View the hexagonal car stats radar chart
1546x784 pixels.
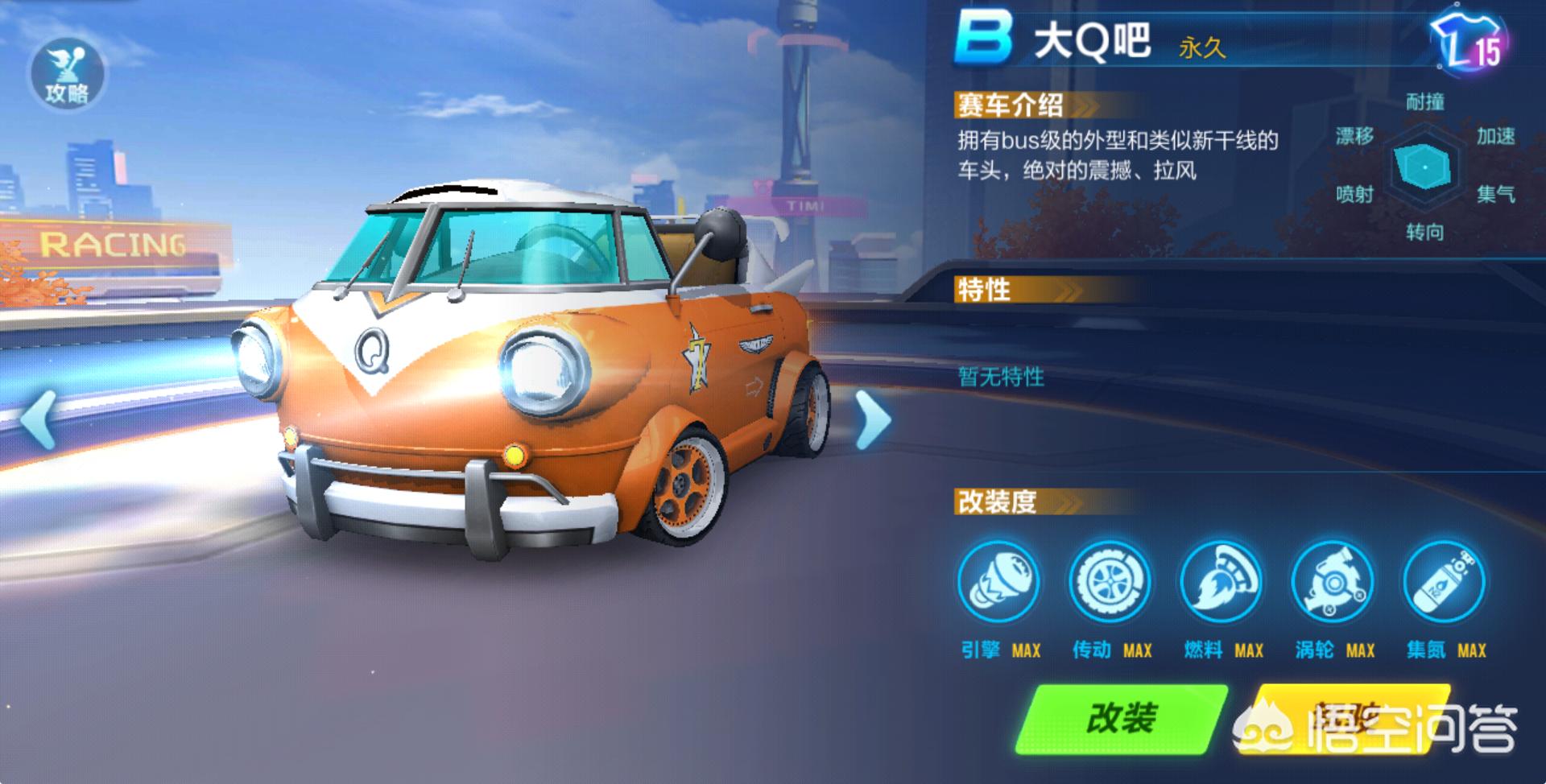[x=1425, y=167]
